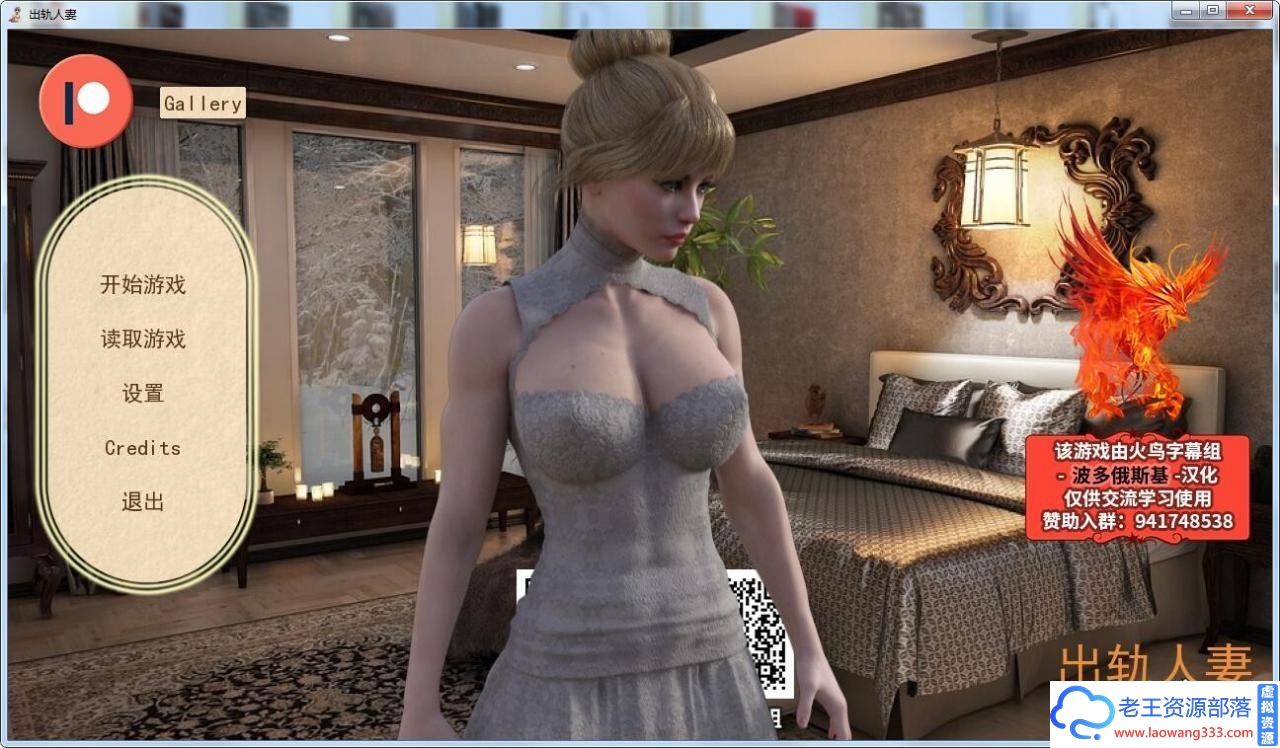Click the restore window button in the title bar

[1215, 10]
